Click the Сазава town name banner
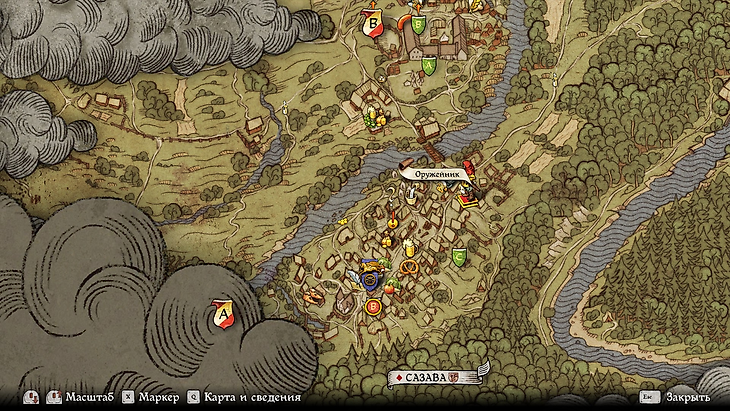Viewport: 730px width, 411px height. click(432, 377)
